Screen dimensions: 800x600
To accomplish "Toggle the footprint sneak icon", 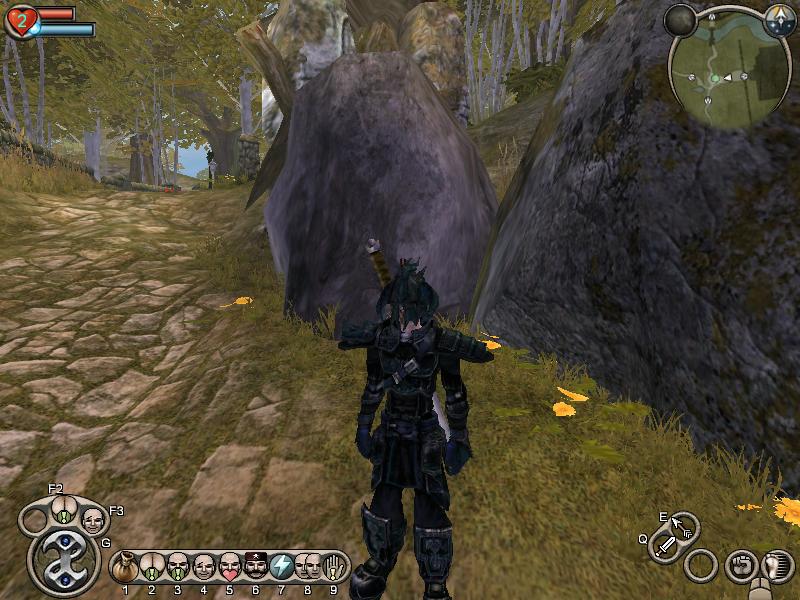I will point(776,566).
